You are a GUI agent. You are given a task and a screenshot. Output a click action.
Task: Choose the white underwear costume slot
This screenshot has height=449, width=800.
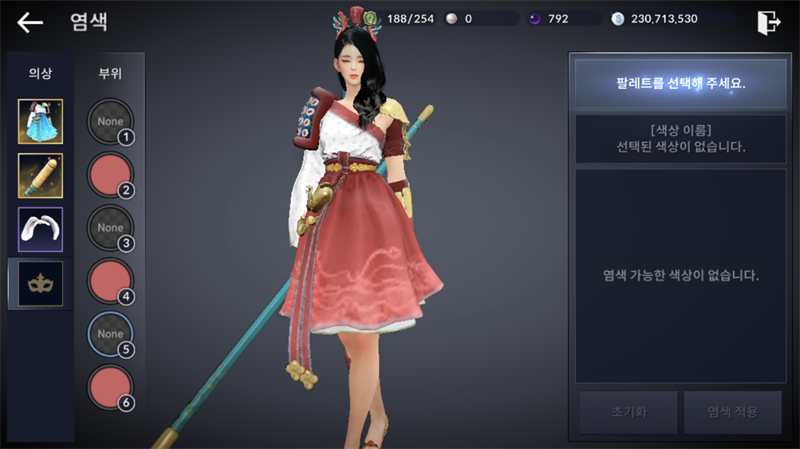pyautogui.click(x=41, y=230)
